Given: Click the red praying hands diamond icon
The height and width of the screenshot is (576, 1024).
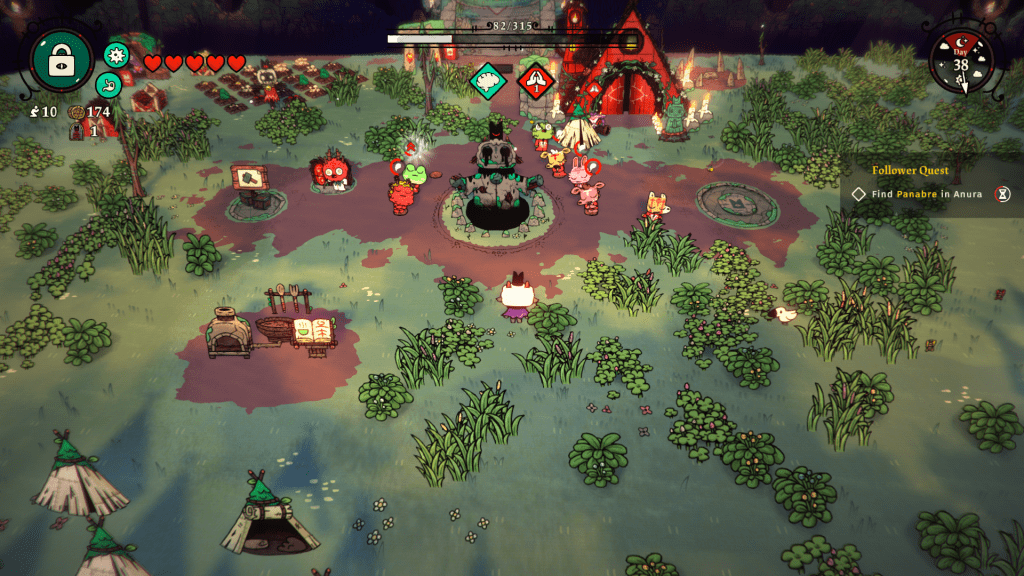Looking at the screenshot, I should [536, 80].
